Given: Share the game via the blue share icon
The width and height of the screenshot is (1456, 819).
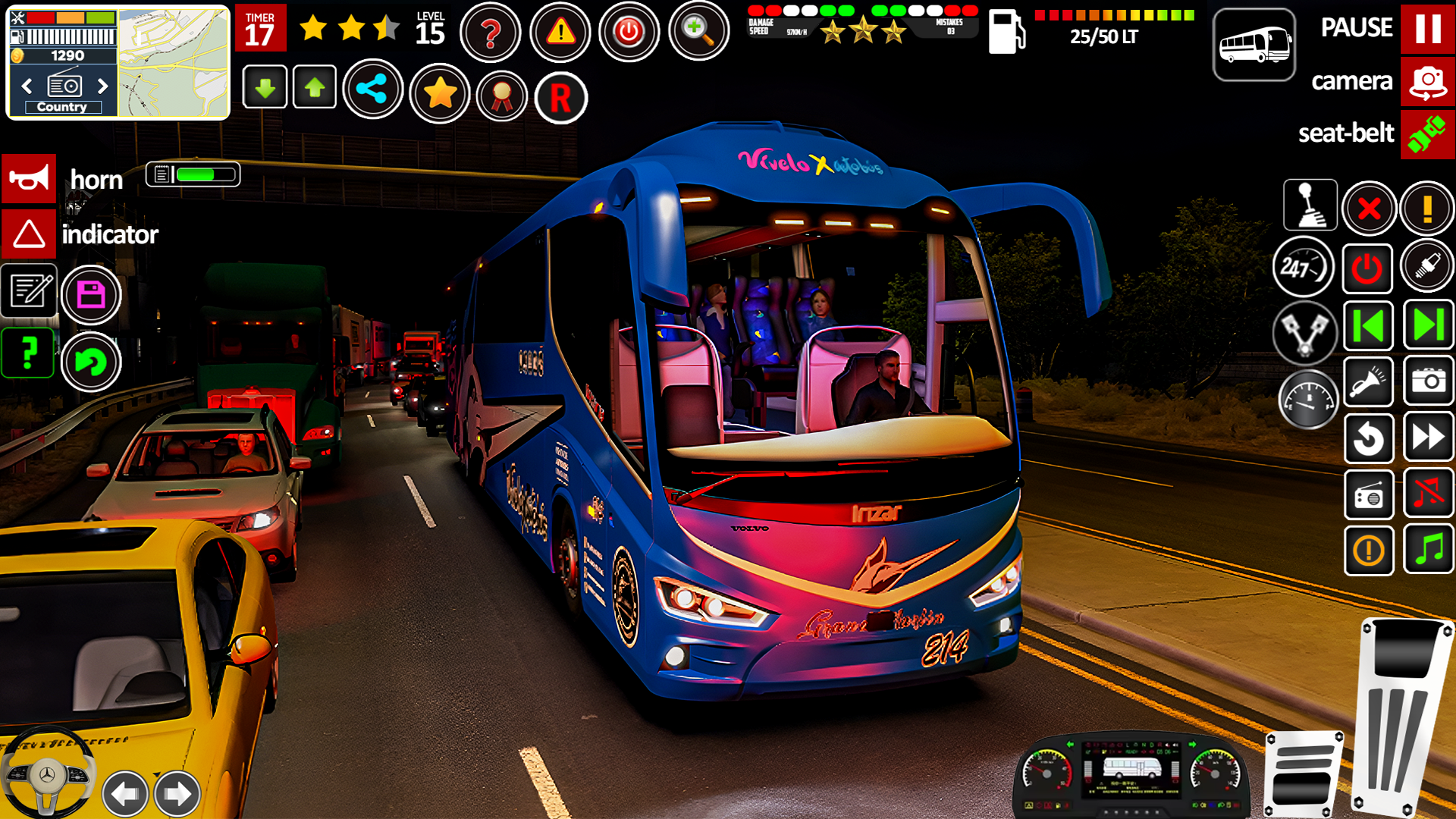Looking at the screenshot, I should click(372, 89).
